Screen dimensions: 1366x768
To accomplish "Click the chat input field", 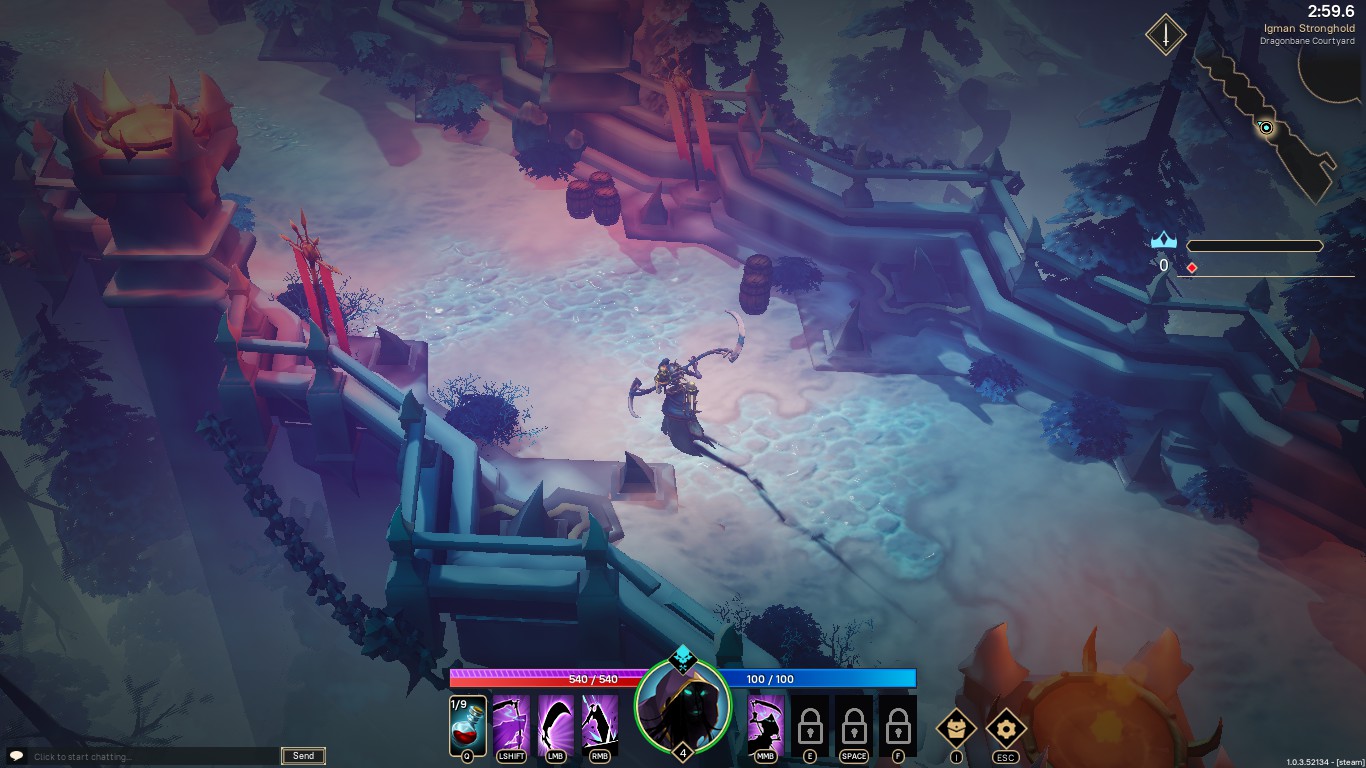I will click(x=152, y=757).
